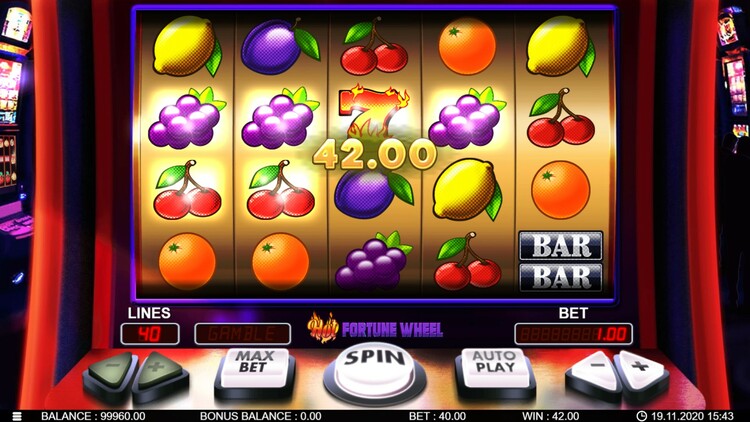Viewport: 750px width, 422px height.
Task: Hit the SPIN button
Action: point(375,366)
